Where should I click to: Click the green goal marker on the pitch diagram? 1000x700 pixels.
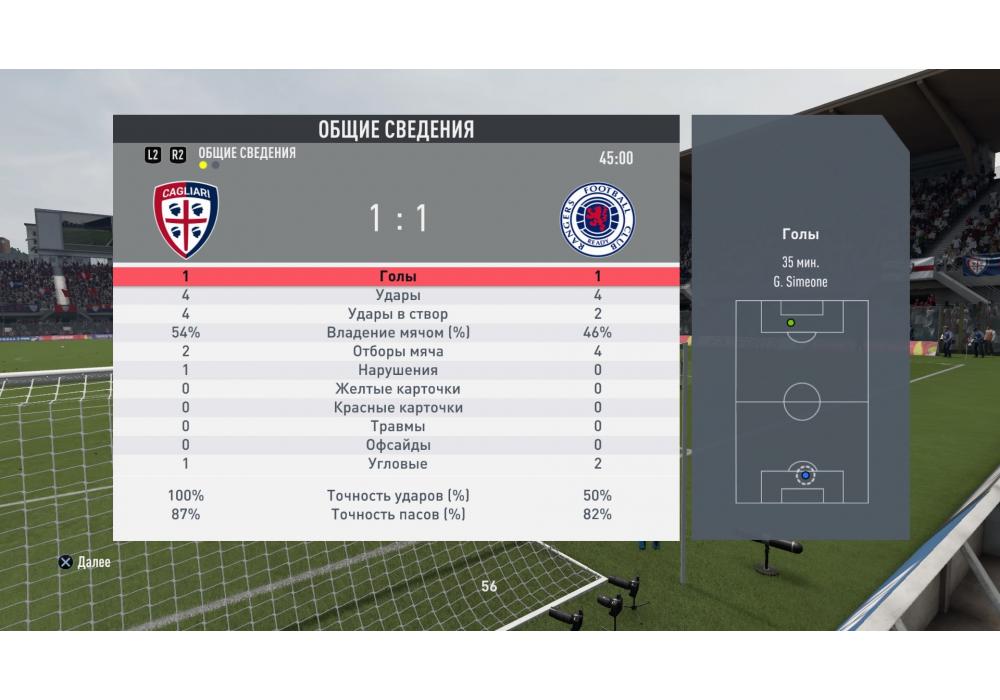point(791,323)
